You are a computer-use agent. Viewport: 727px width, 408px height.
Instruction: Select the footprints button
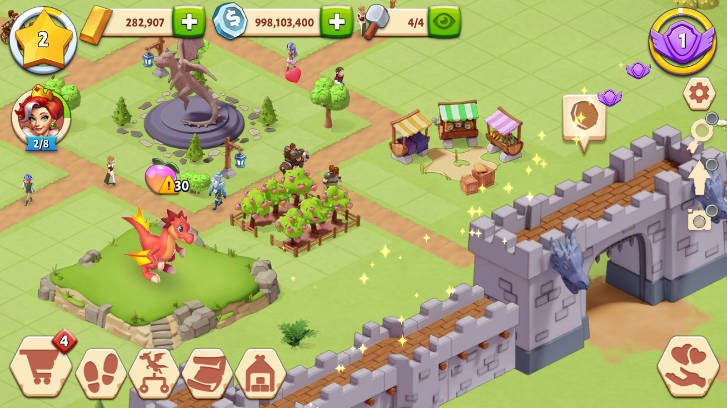tap(101, 372)
